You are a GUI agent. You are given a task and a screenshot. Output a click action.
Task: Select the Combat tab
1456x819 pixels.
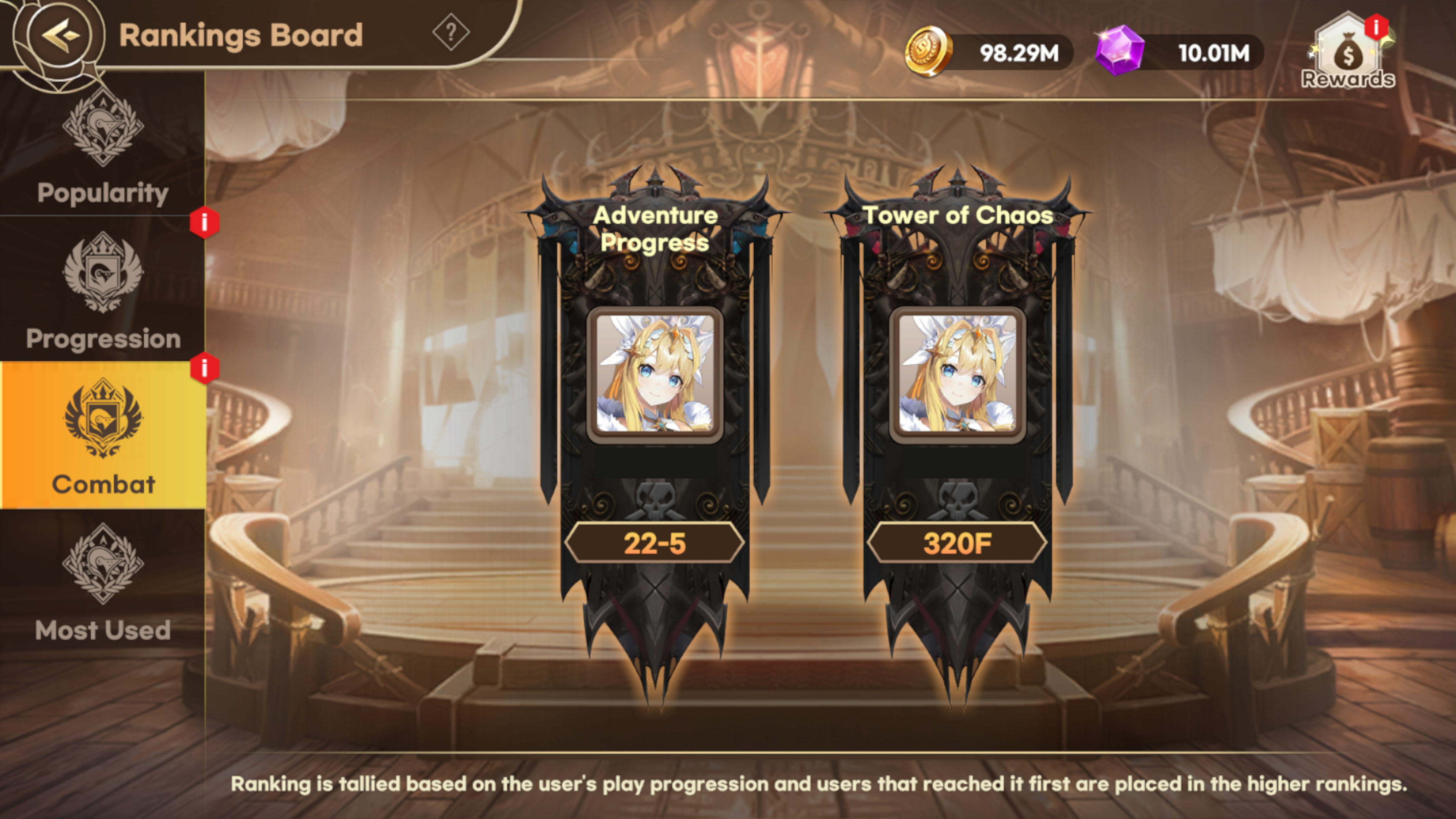[x=102, y=435]
